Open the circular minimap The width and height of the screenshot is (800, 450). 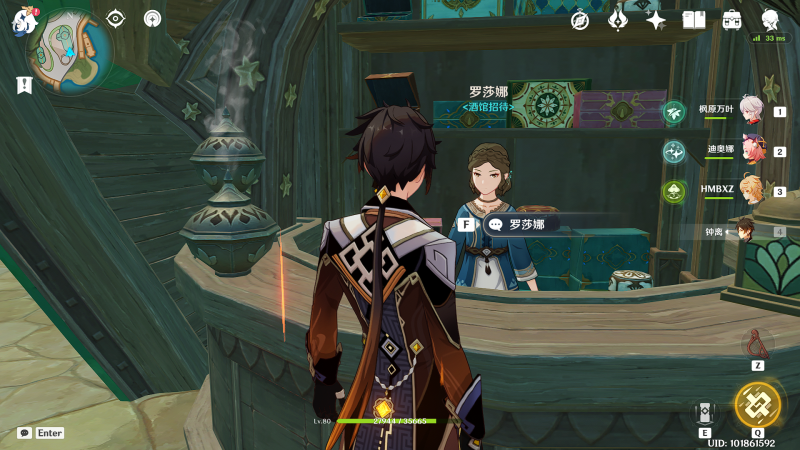(69, 45)
